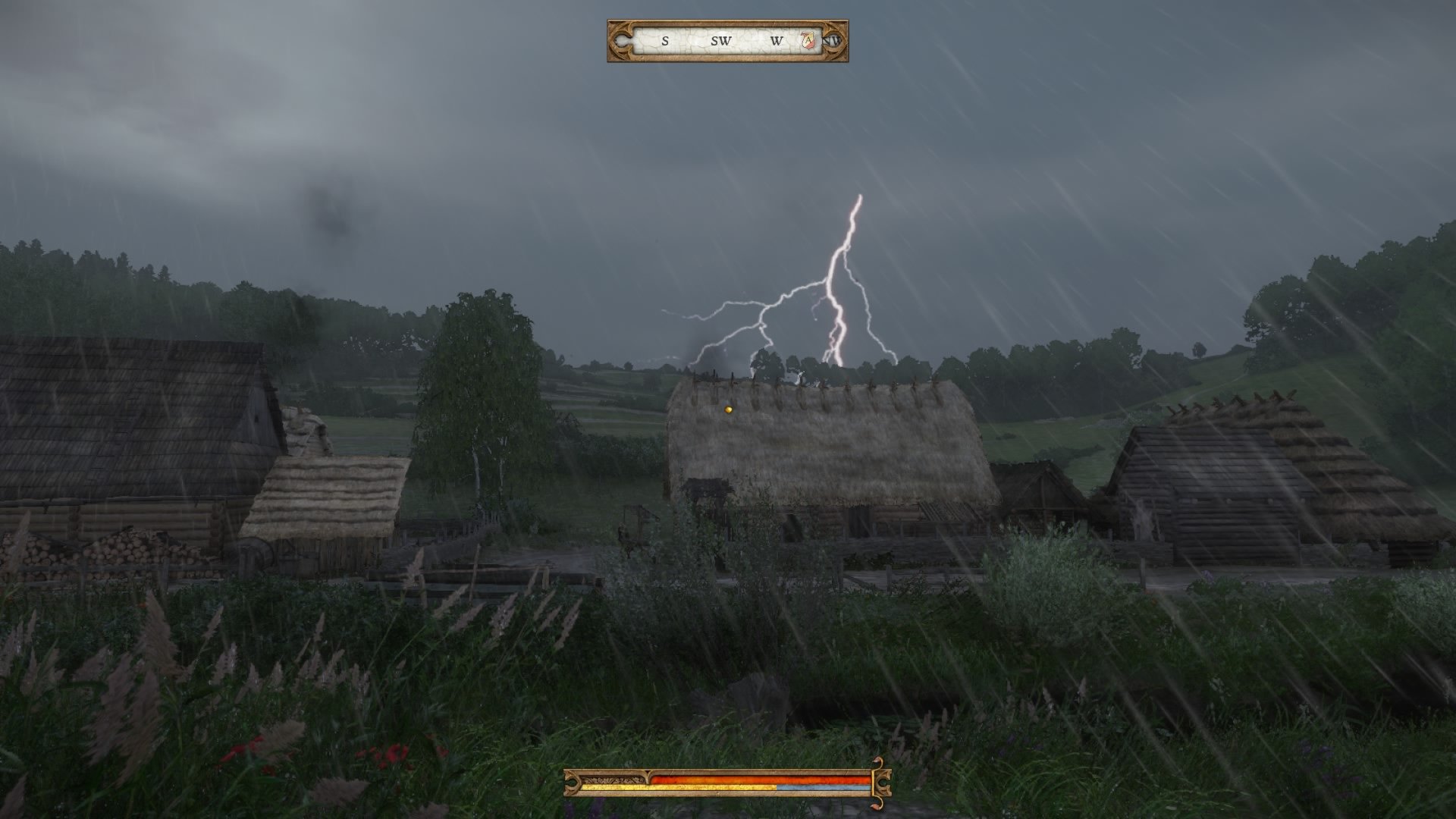This screenshot has height=819, width=1456.
Task: Select the SW heading on the compass
Action: tap(720, 41)
